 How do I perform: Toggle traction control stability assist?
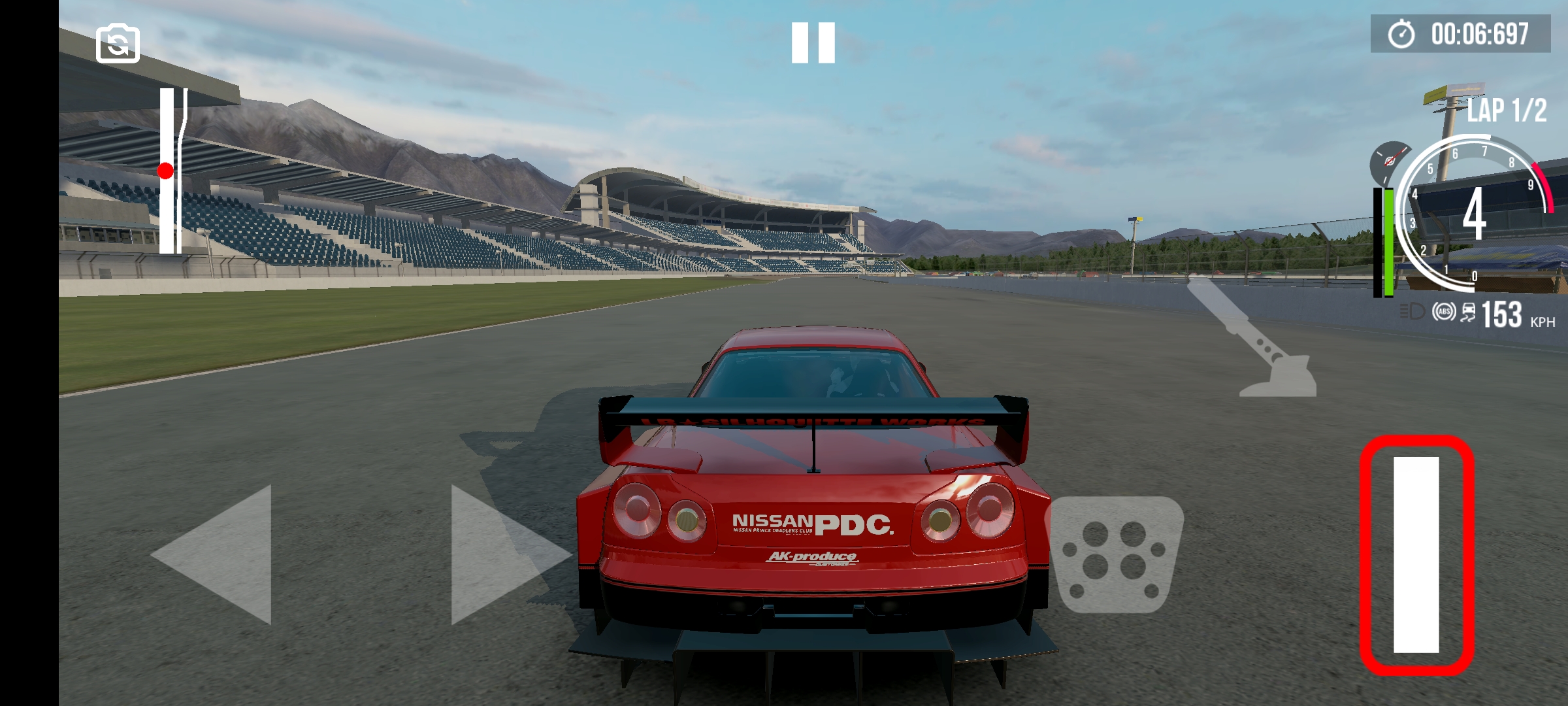[x=1468, y=313]
